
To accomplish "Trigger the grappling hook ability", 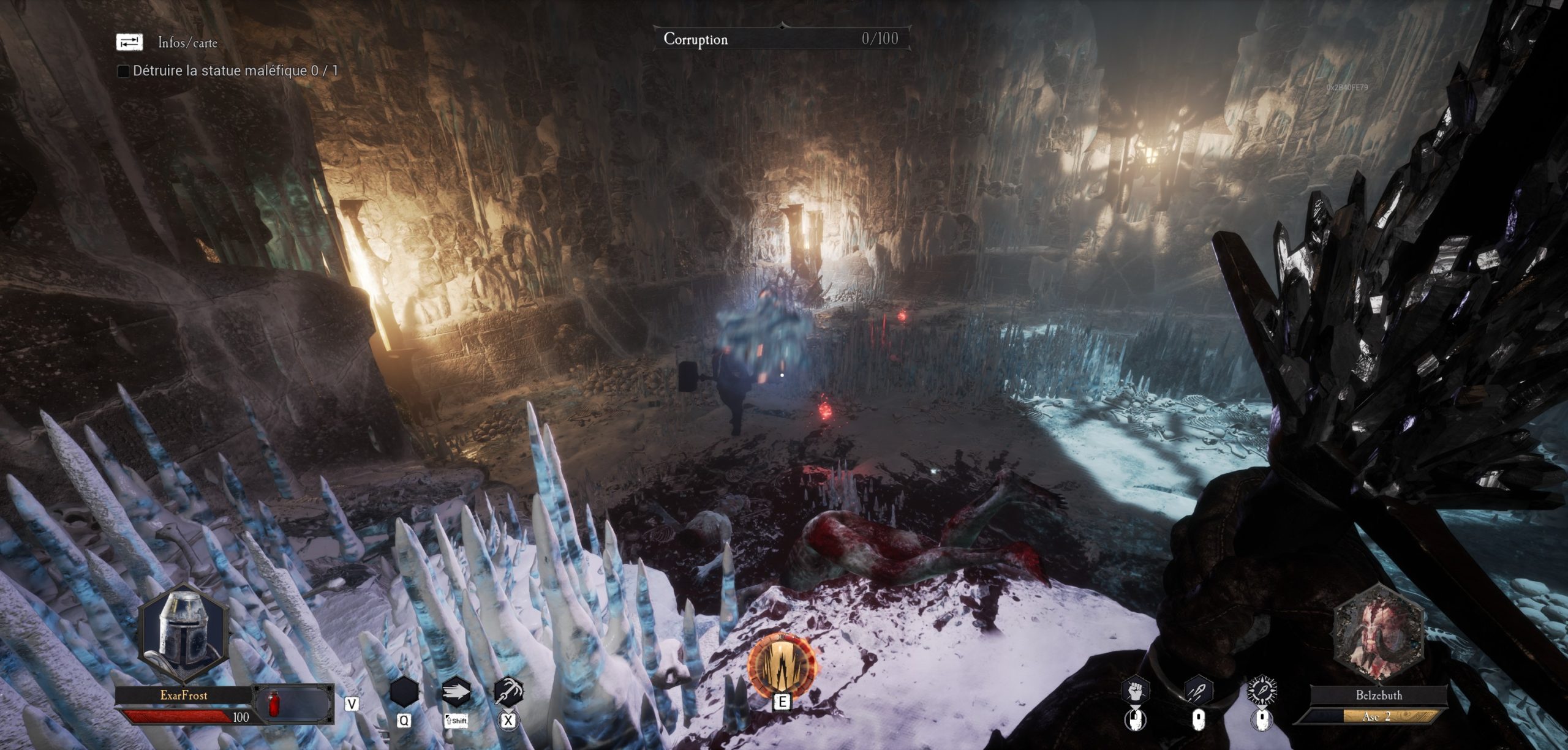I will pos(508,692).
